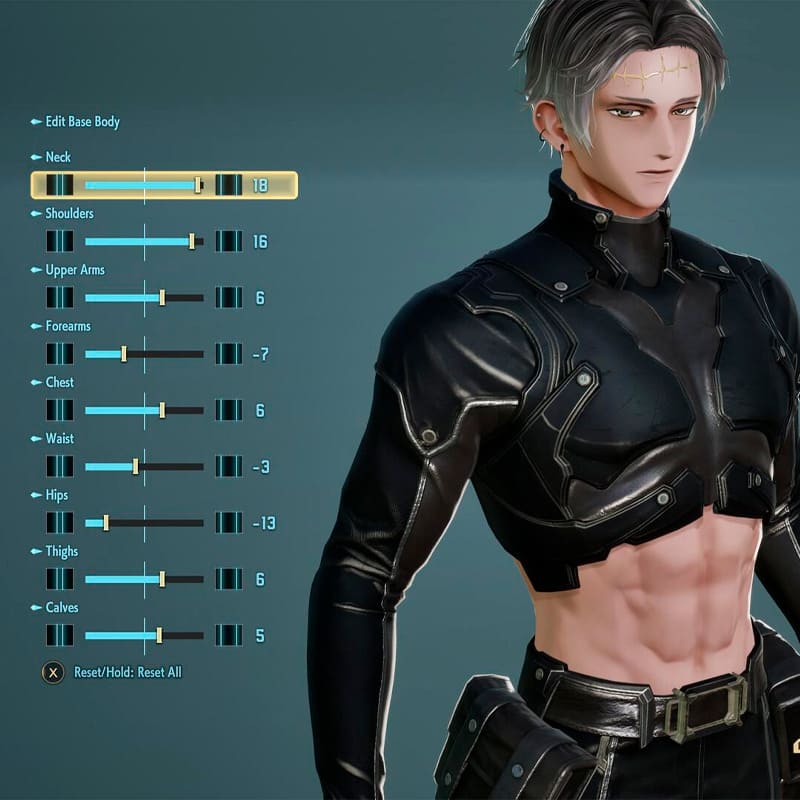800x800 pixels.
Task: Increase Calves with the right stepper
Action: [229, 635]
